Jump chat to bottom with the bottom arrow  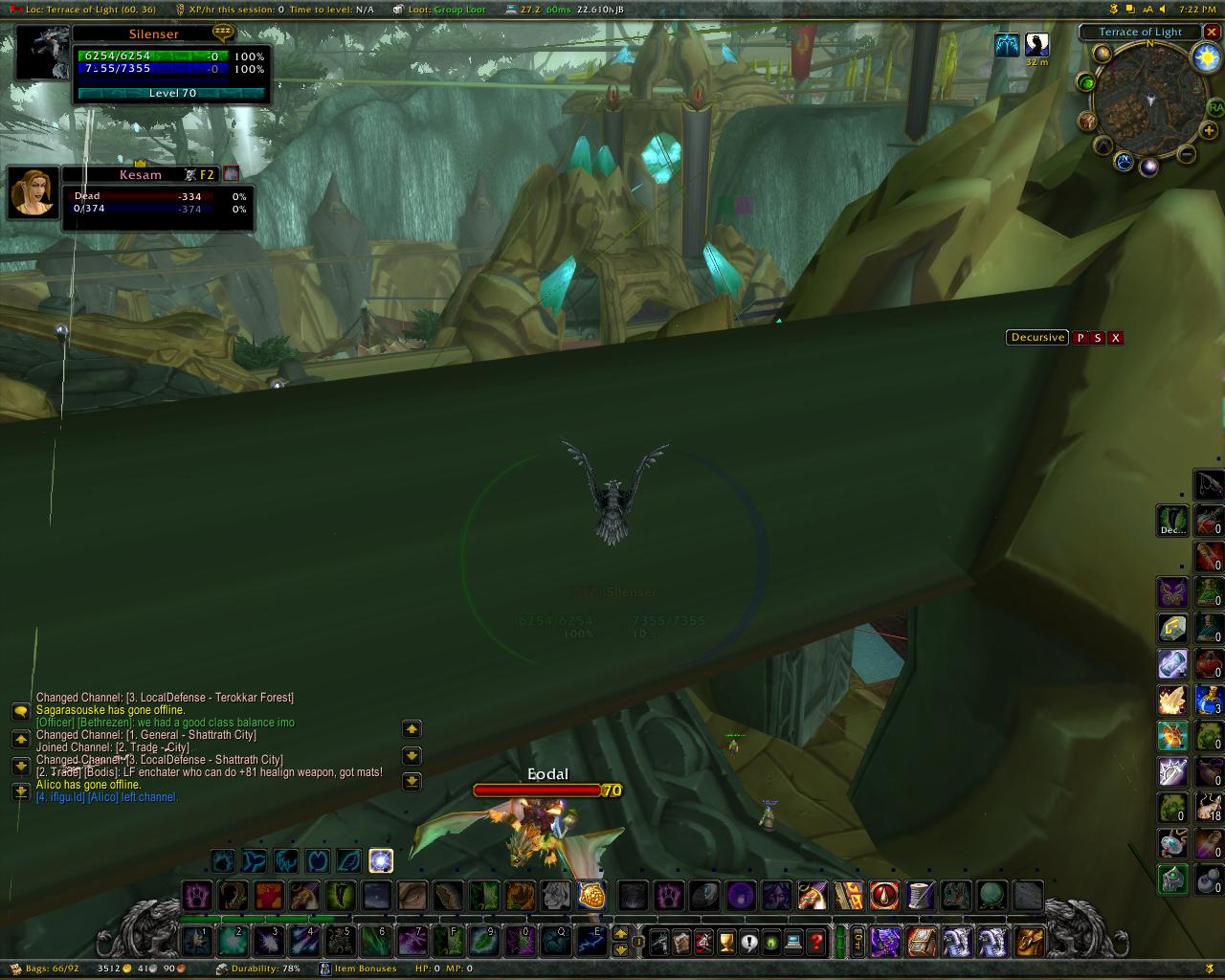[20, 791]
